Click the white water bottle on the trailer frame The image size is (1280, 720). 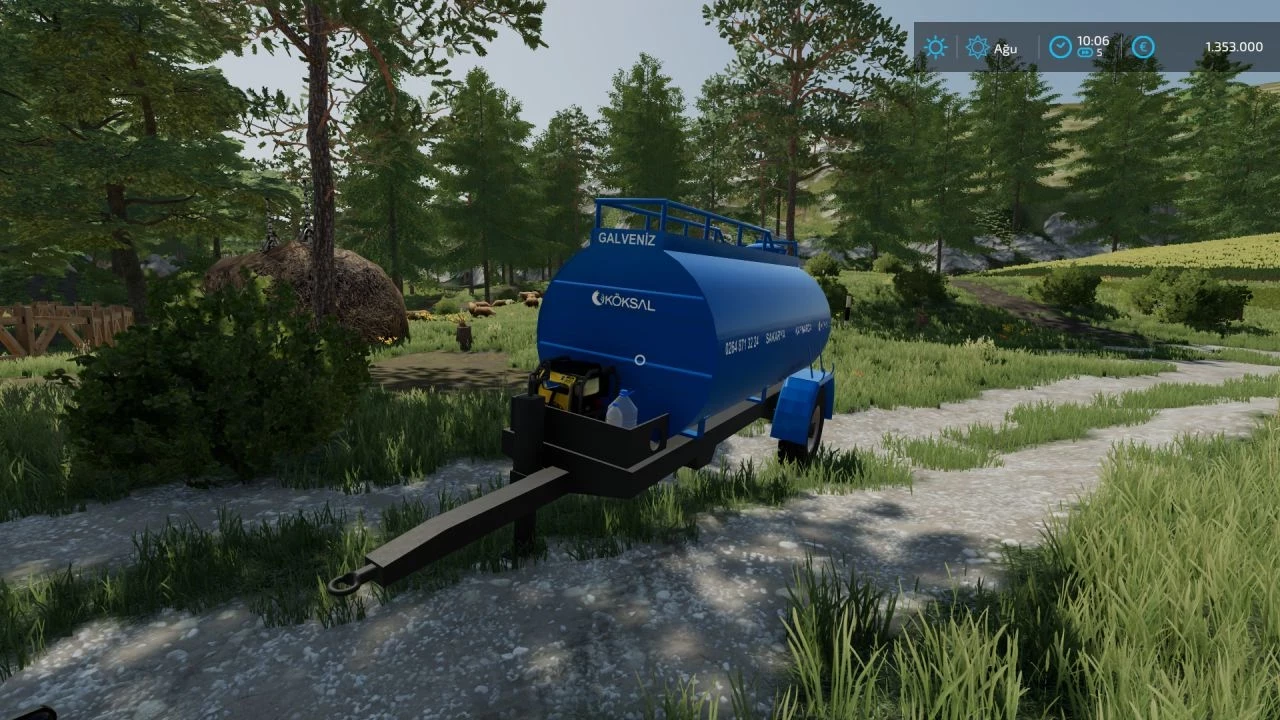point(623,408)
